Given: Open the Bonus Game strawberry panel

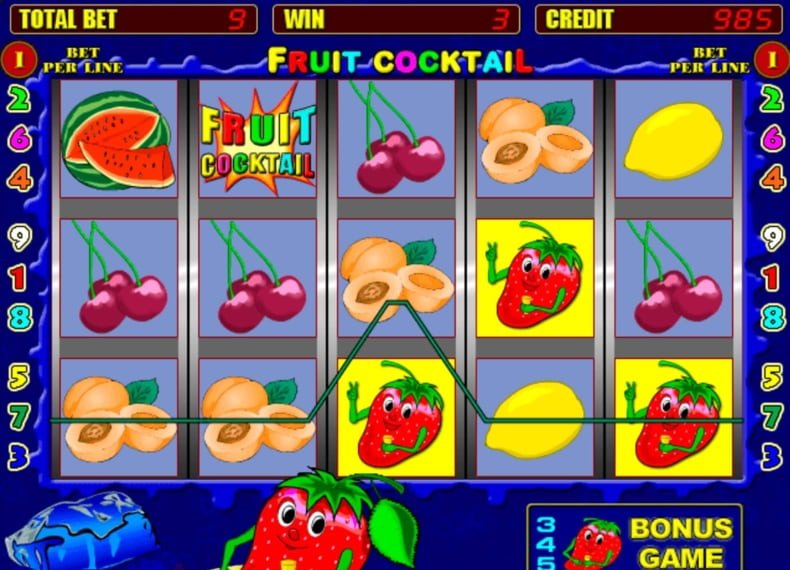Looking at the screenshot, I should coord(635,540).
